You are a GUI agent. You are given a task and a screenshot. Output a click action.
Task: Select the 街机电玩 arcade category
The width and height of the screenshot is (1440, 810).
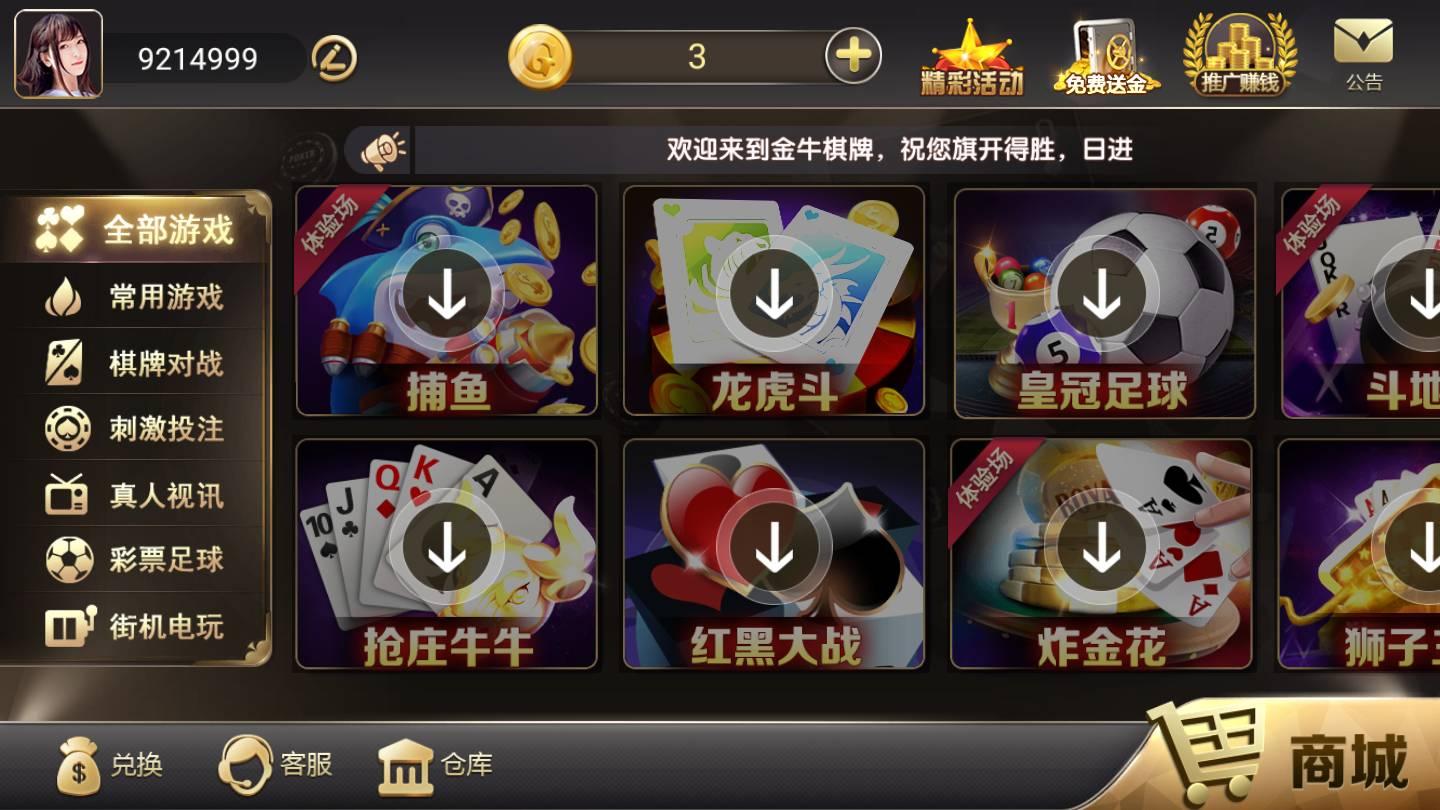[x=140, y=627]
